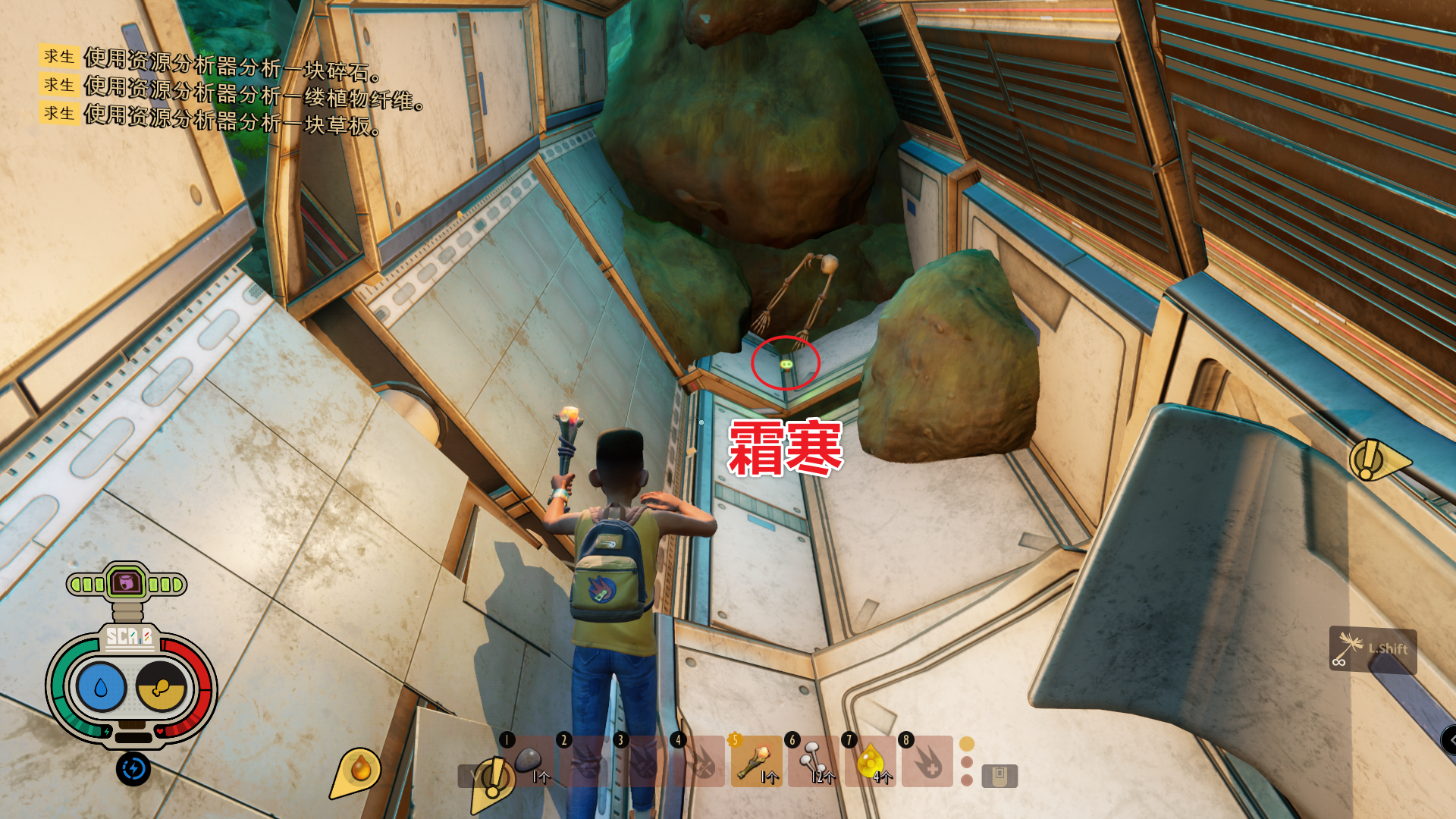Open the blue lightning energy indicator

[134, 770]
